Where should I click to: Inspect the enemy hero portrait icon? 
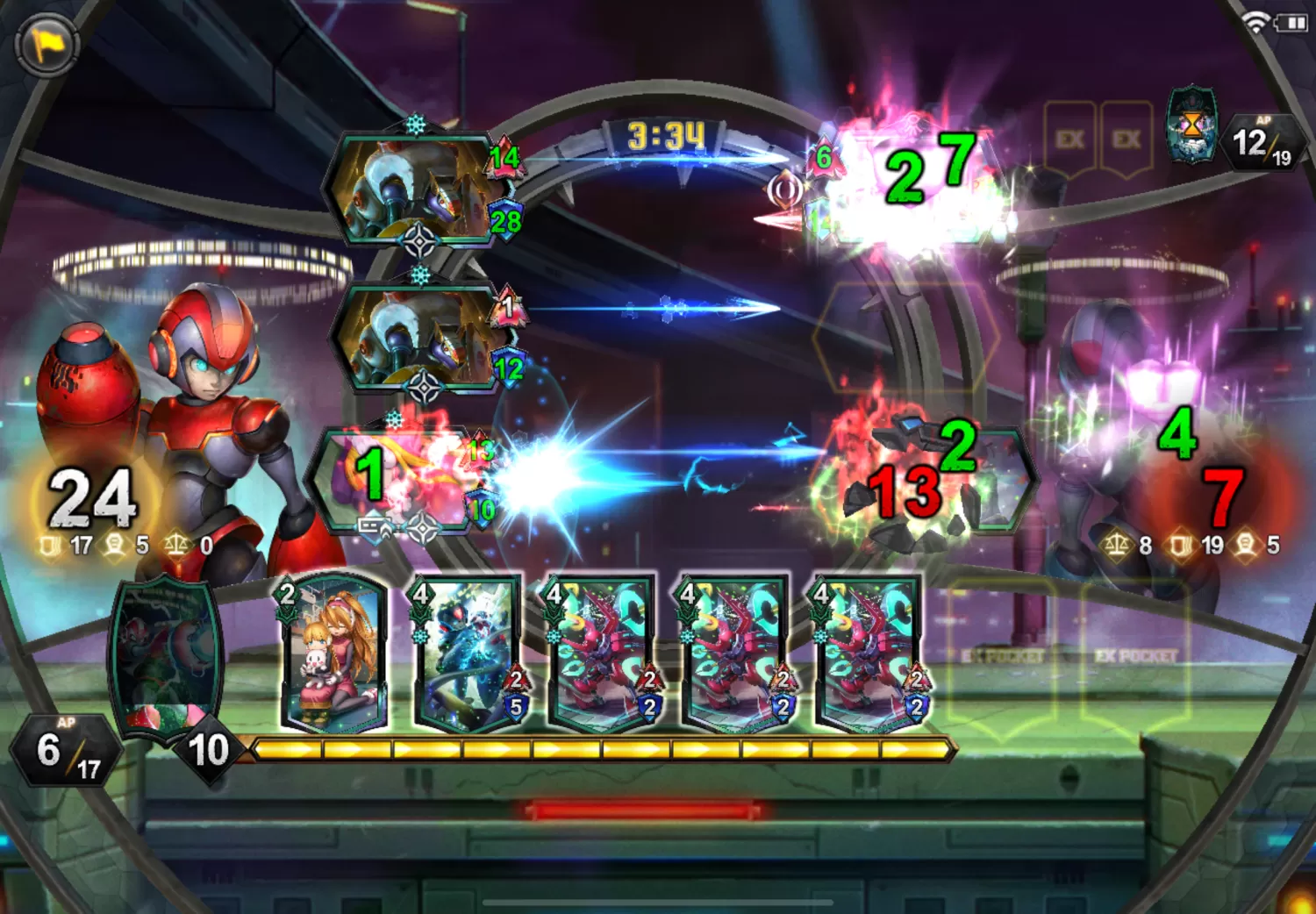click(1191, 125)
